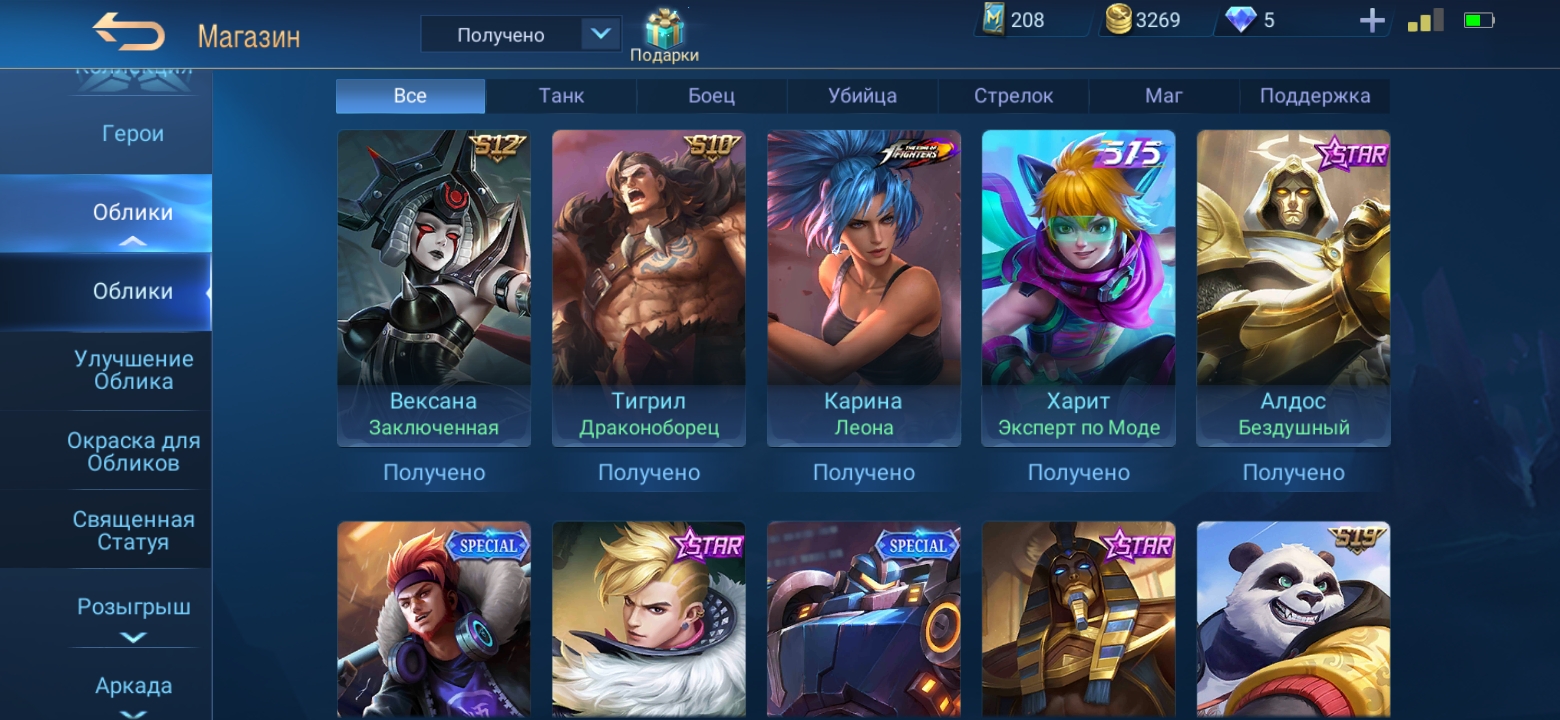
Task: Select the Стрелок tab
Action: (x=1013, y=96)
